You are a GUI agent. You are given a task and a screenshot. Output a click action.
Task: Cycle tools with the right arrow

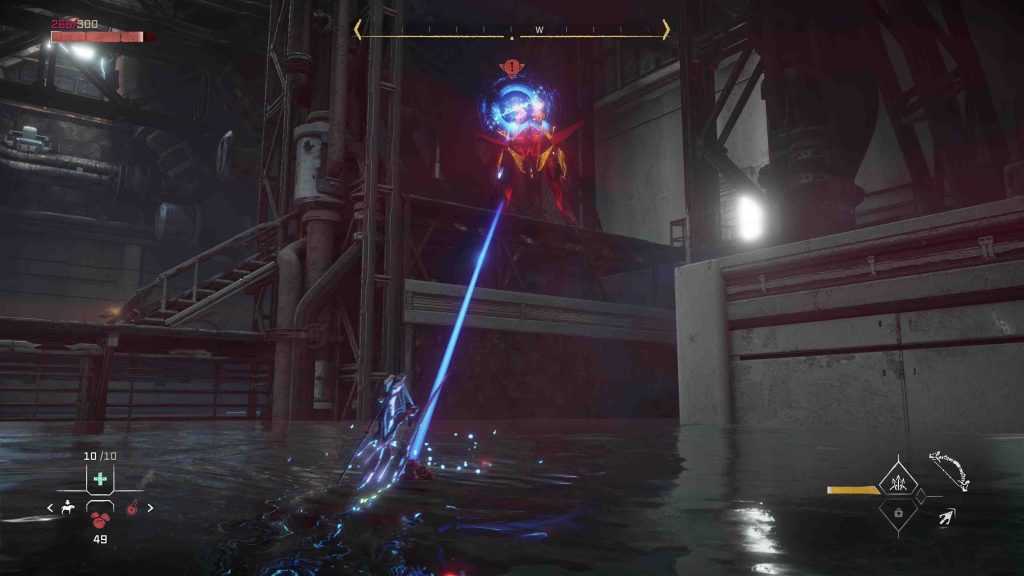(150, 508)
